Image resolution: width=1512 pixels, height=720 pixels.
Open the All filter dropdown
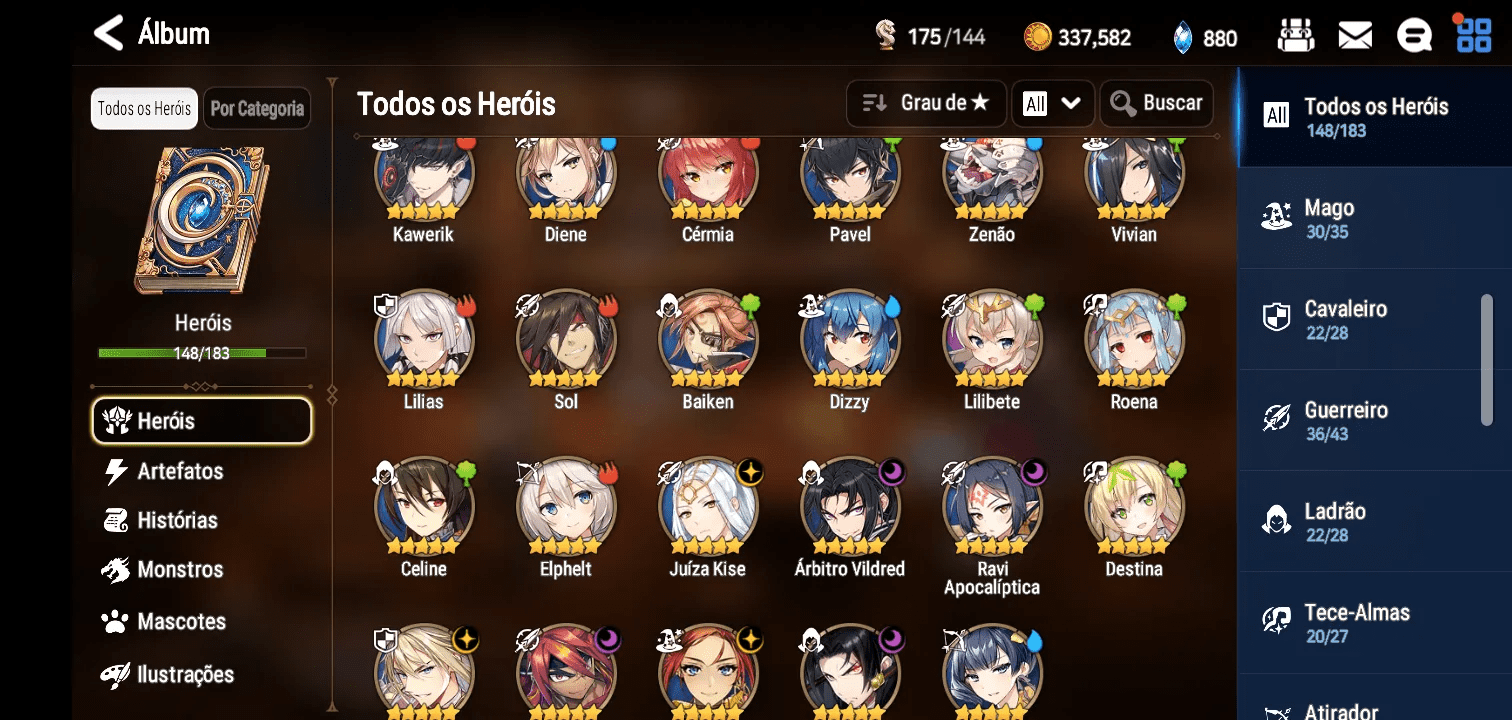pyautogui.click(x=1052, y=103)
